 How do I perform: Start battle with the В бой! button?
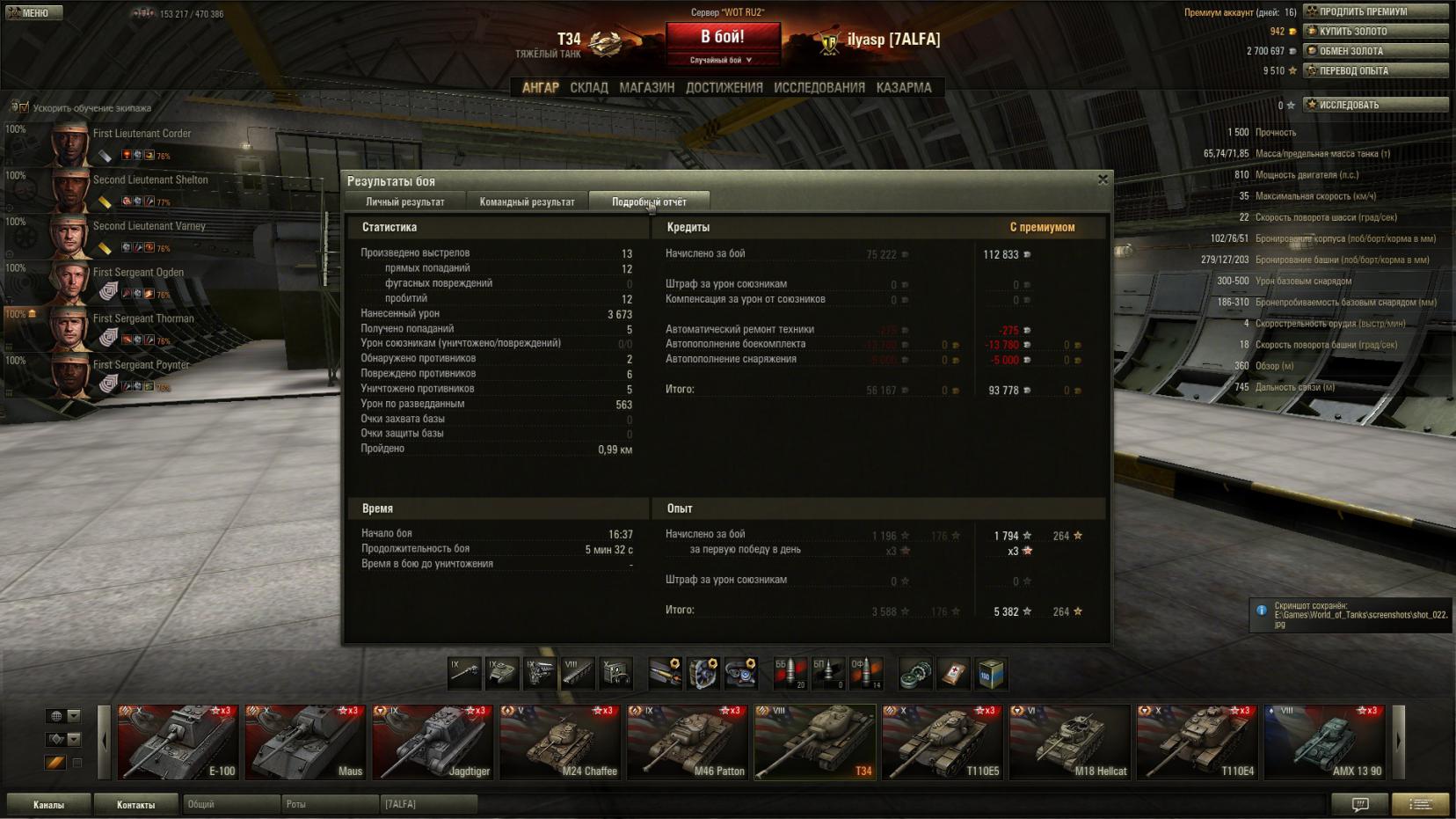[723, 38]
